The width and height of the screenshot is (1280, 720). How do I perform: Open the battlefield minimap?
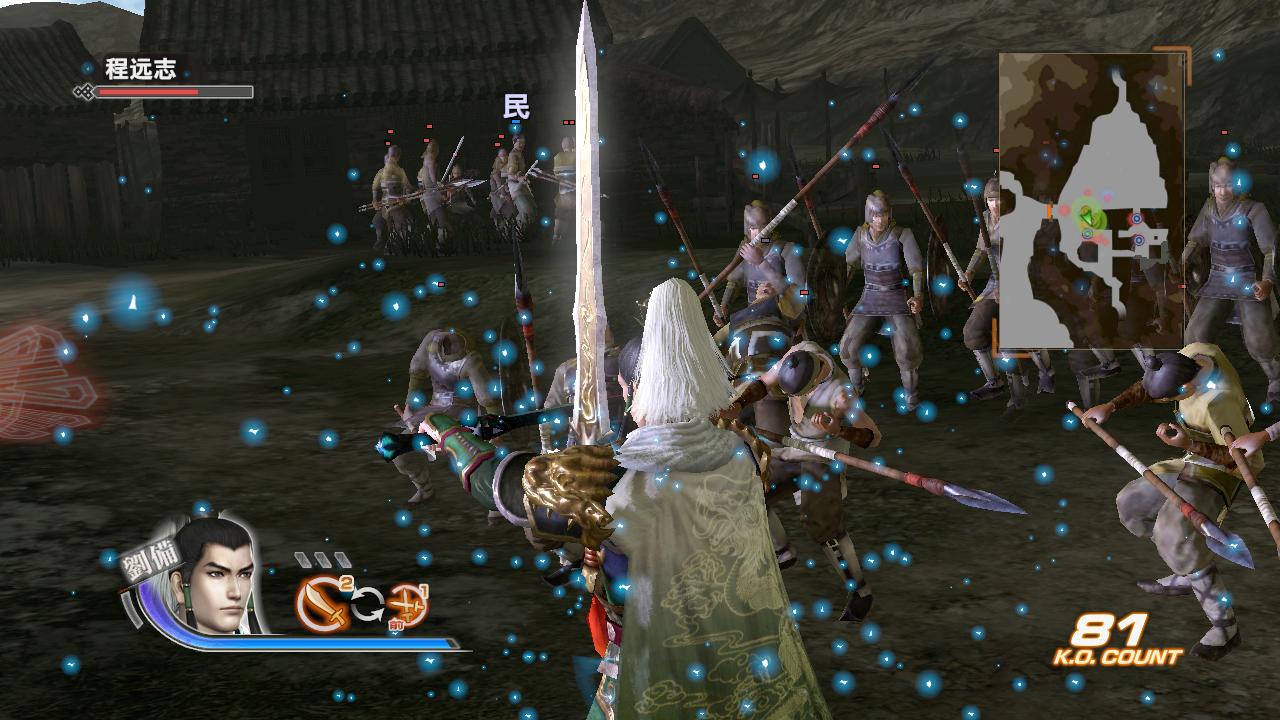pos(1091,201)
